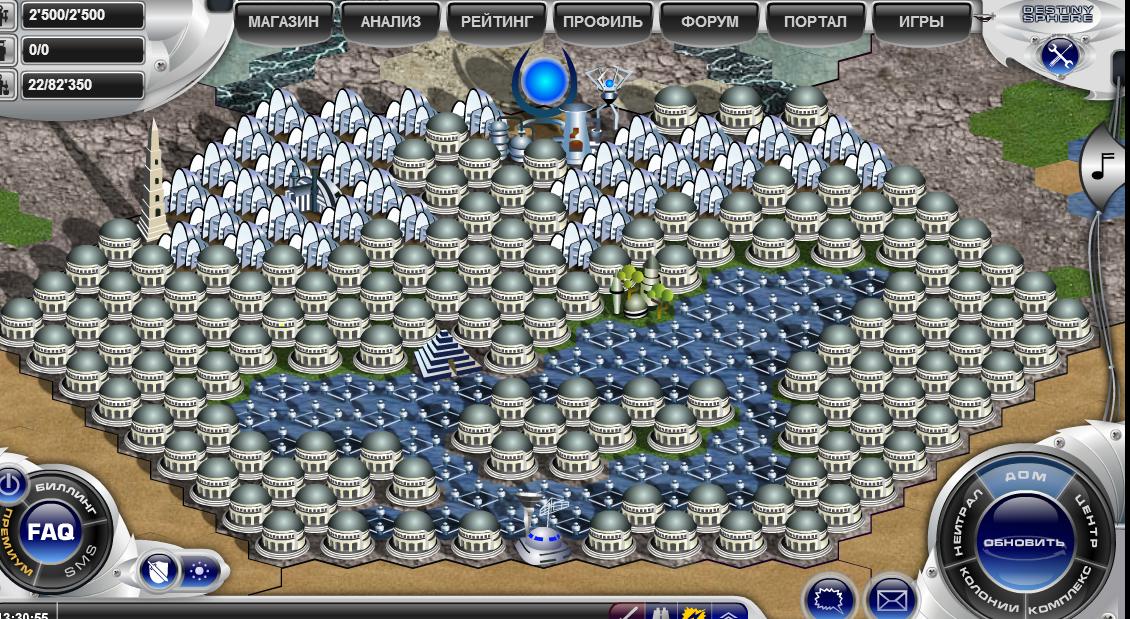Open the ПРОФИЛЬ profile menu
The width and height of the screenshot is (1130, 619).
(x=603, y=22)
